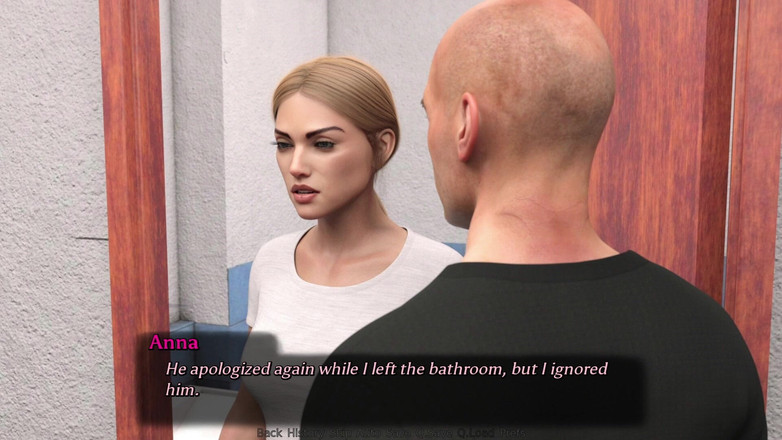
Task: Open the dialogue History log
Action: (302, 433)
